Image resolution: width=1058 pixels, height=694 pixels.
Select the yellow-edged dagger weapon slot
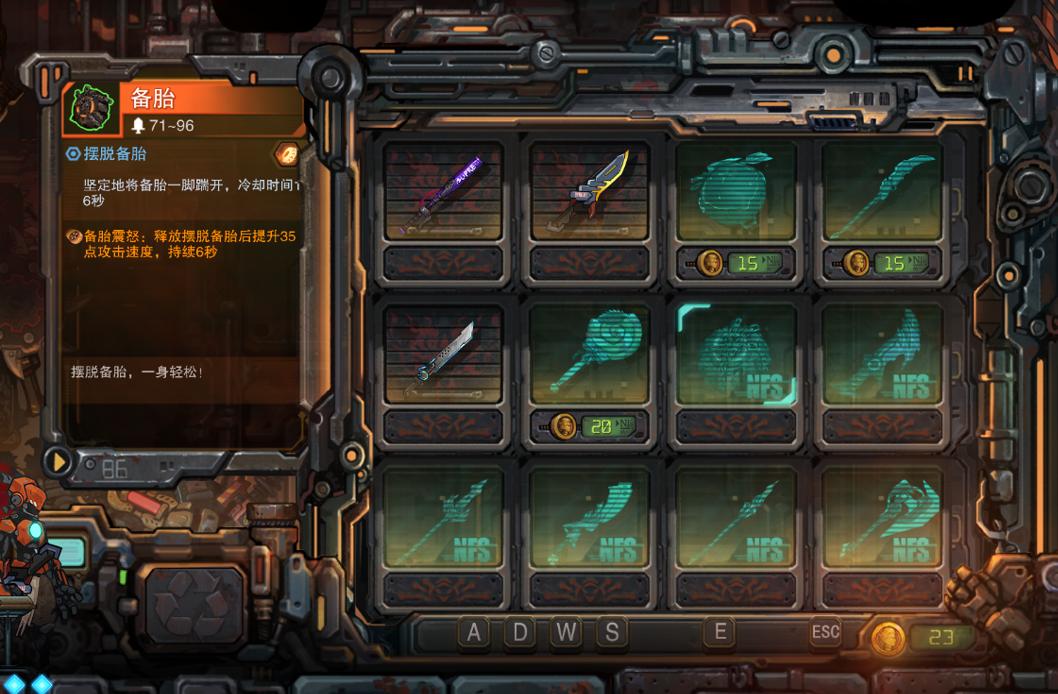(x=590, y=193)
